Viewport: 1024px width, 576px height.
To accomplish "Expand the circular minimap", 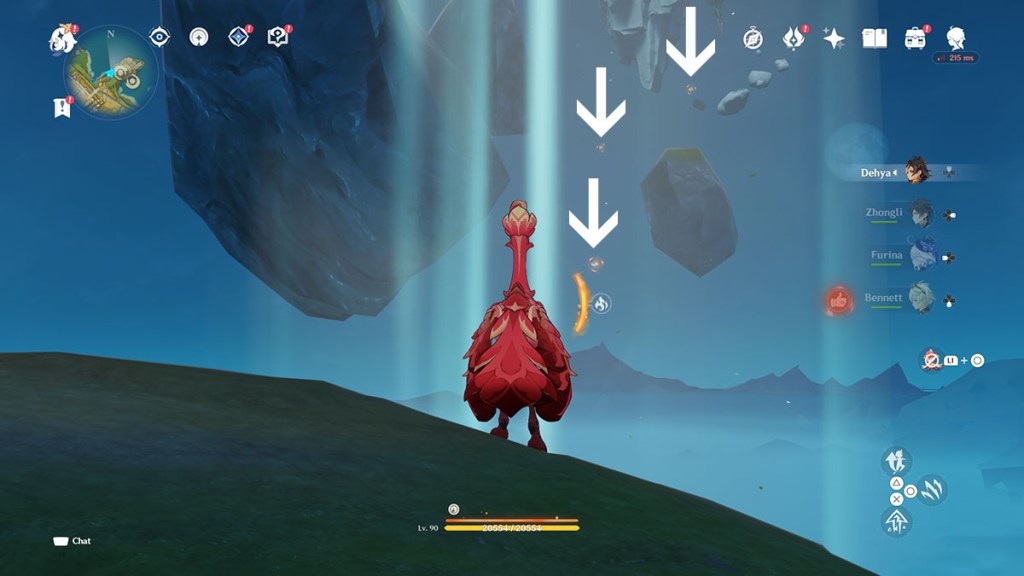I will 110,74.
